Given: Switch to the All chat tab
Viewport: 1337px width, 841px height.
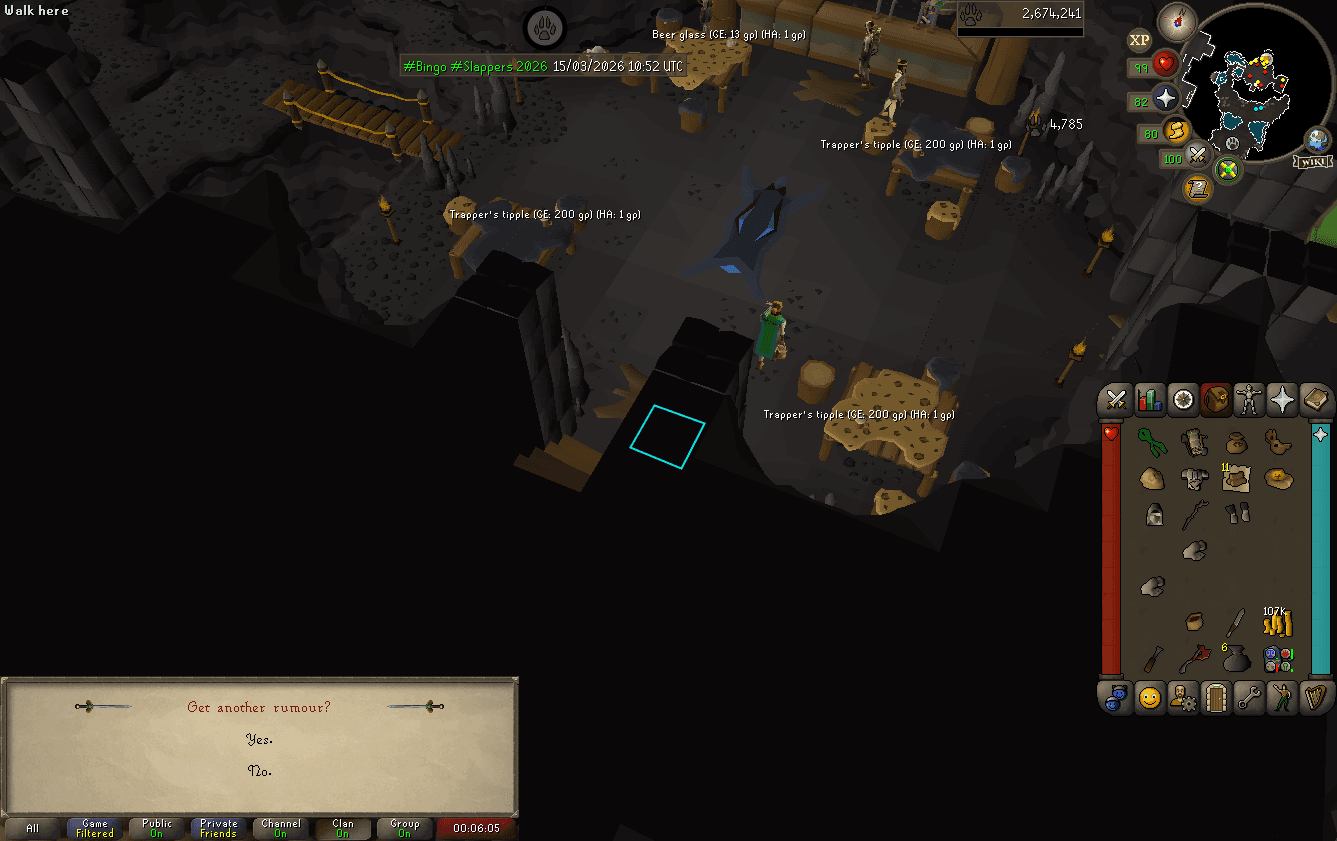Looking at the screenshot, I should click(x=32, y=828).
